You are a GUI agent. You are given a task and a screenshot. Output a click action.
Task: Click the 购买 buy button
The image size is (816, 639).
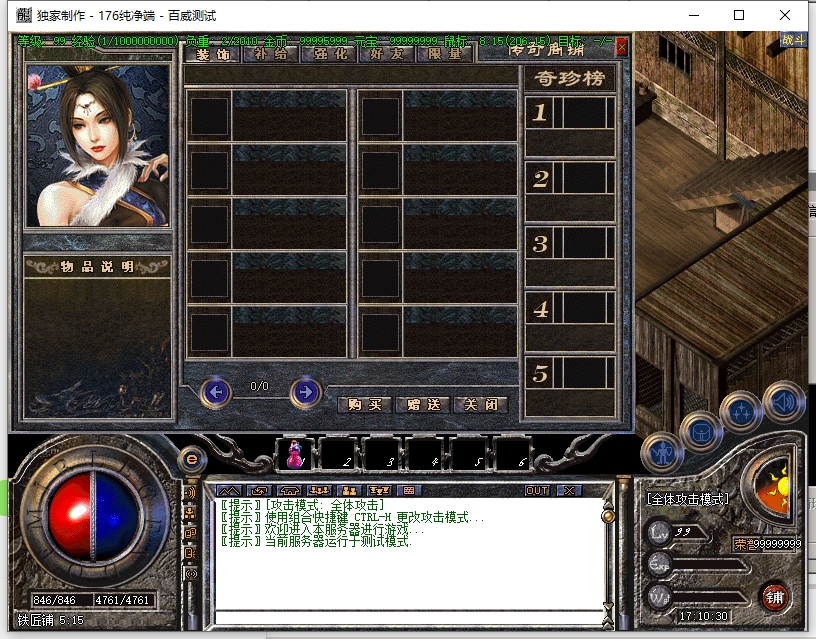(364, 405)
